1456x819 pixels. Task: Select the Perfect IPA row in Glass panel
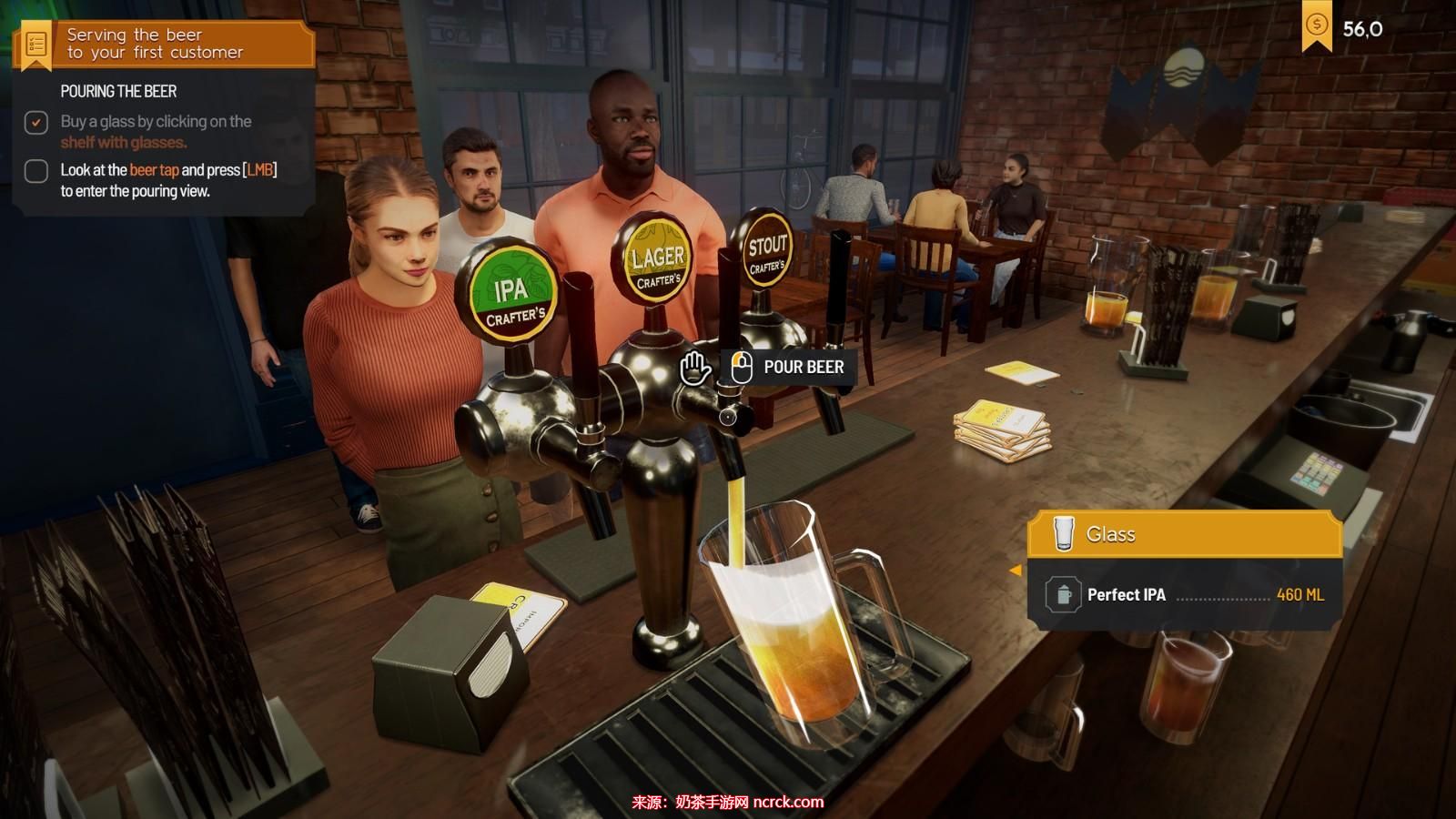(x=1184, y=595)
